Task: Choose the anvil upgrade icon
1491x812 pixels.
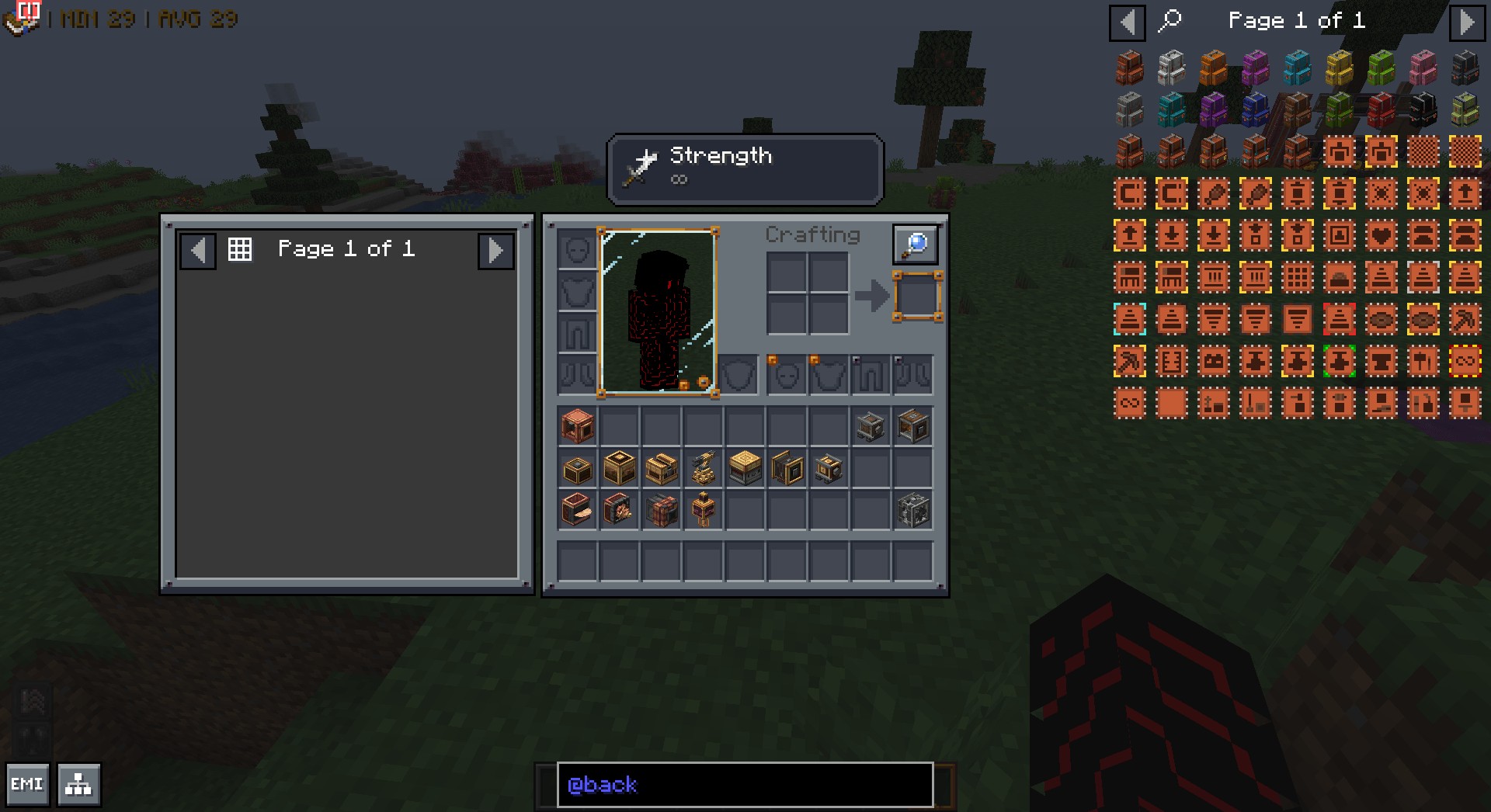Action: coord(1381,361)
